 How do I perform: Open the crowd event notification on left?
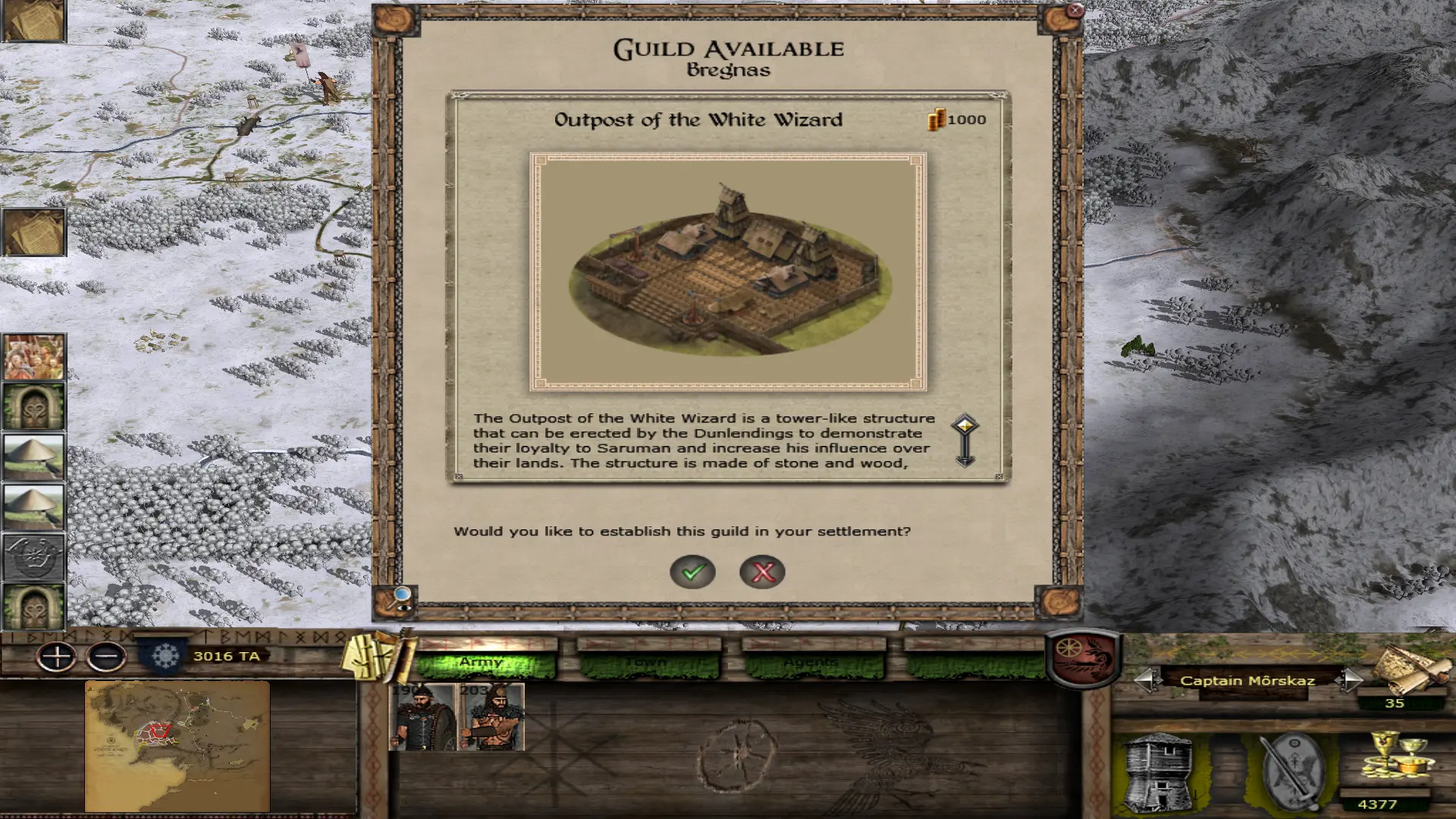[34, 356]
